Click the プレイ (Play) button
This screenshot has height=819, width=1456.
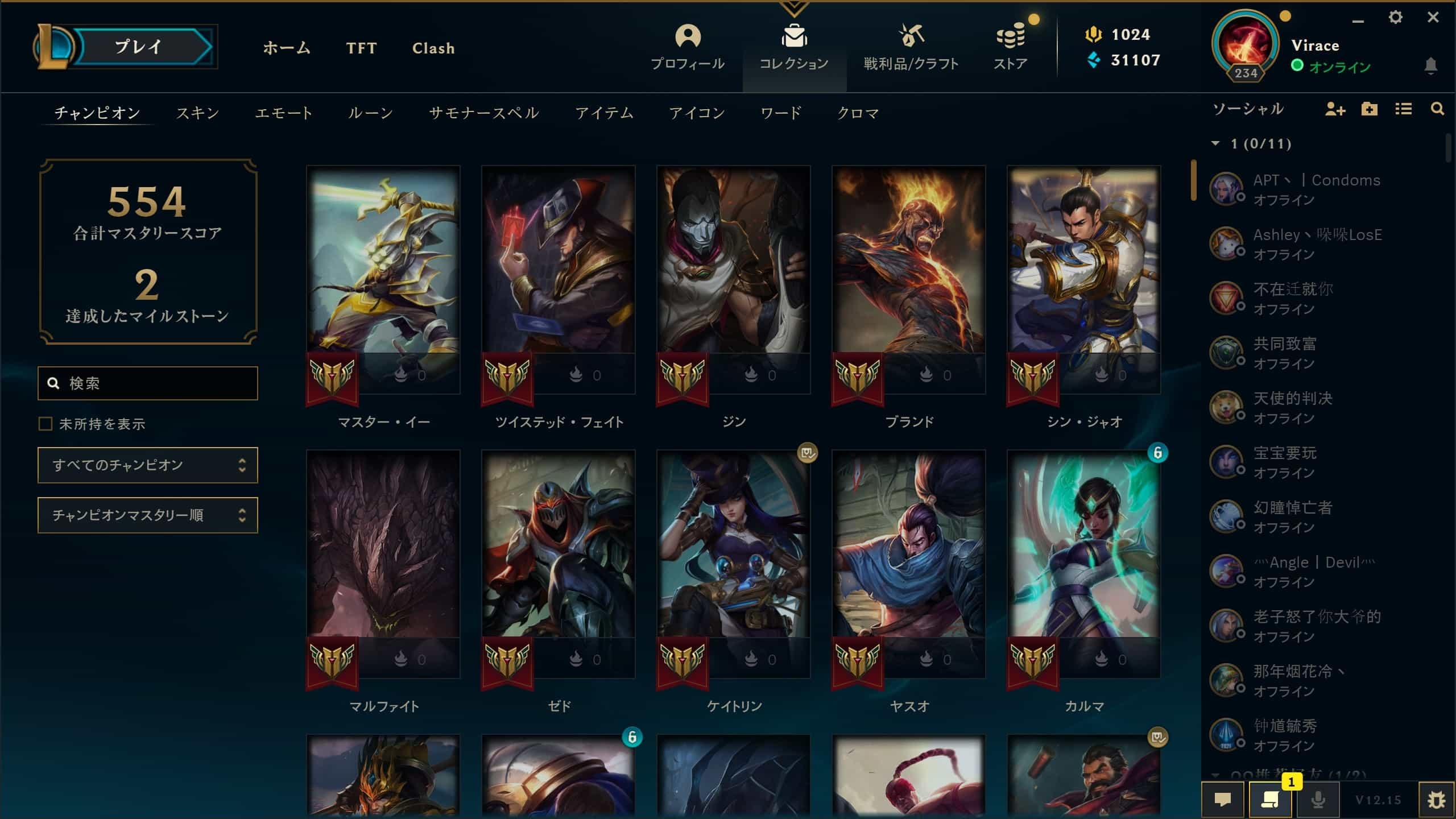139,47
